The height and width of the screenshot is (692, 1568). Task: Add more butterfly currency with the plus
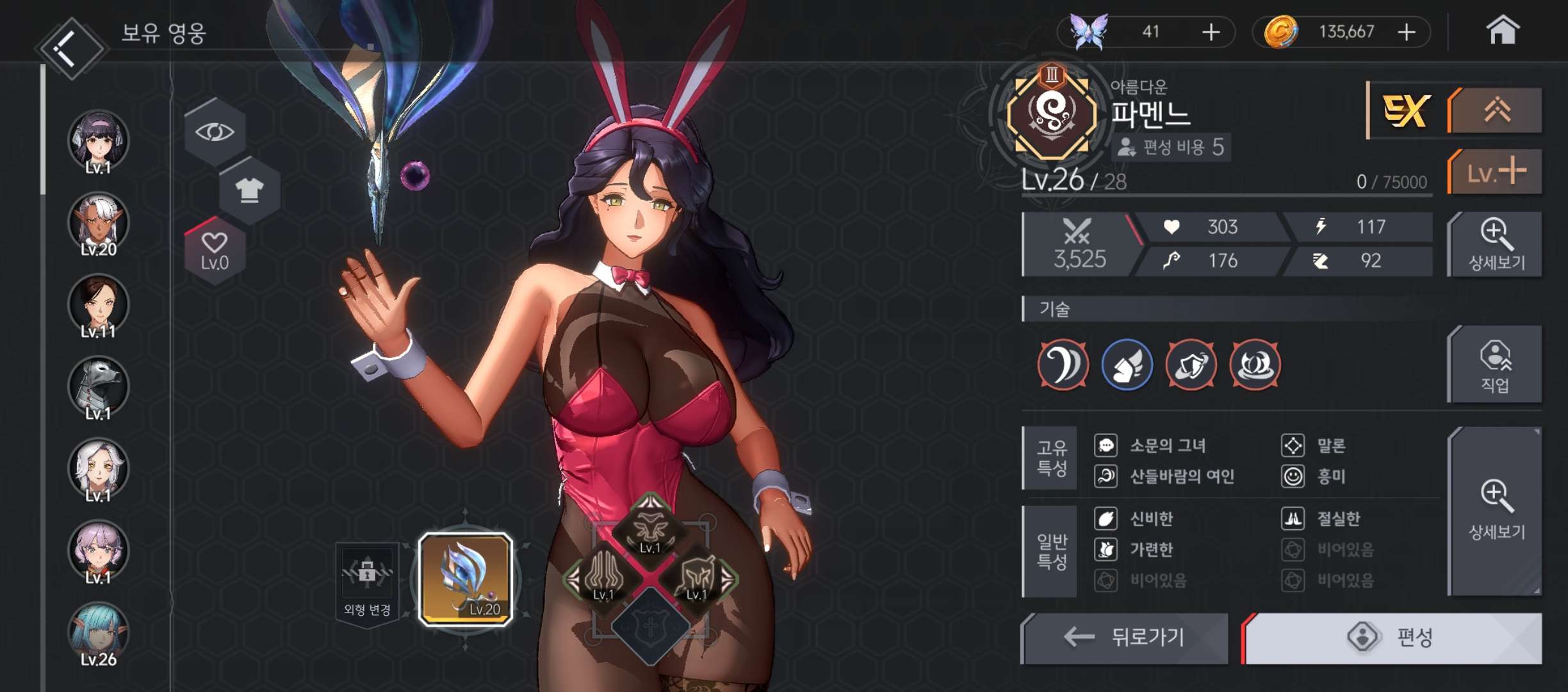1211,32
